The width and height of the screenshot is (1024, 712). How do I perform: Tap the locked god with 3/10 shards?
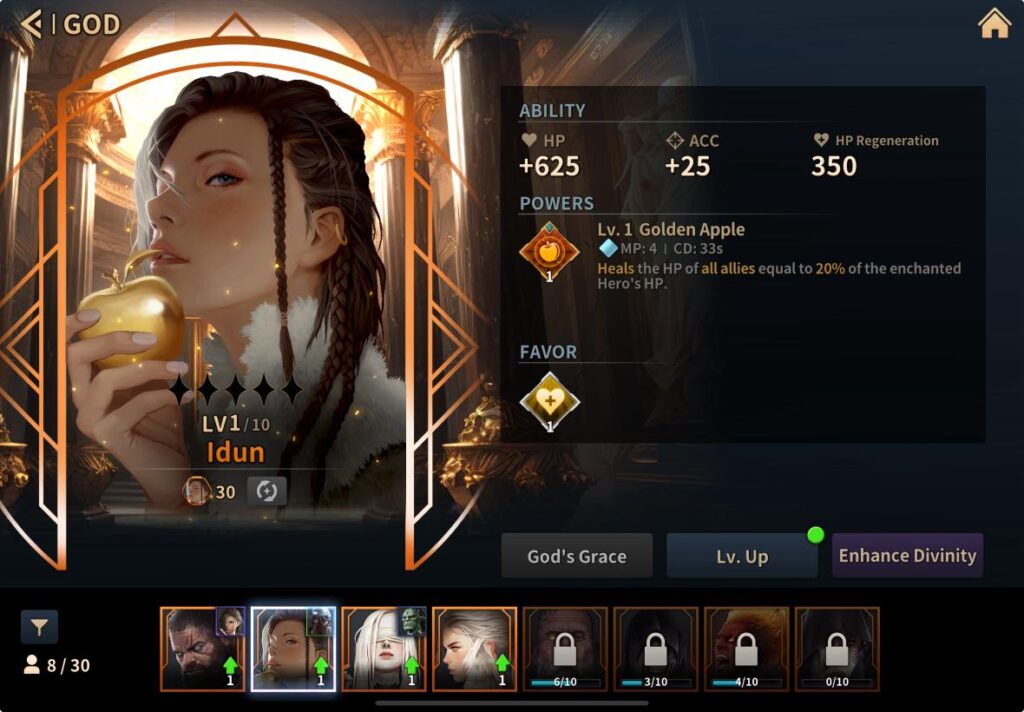[x=656, y=649]
